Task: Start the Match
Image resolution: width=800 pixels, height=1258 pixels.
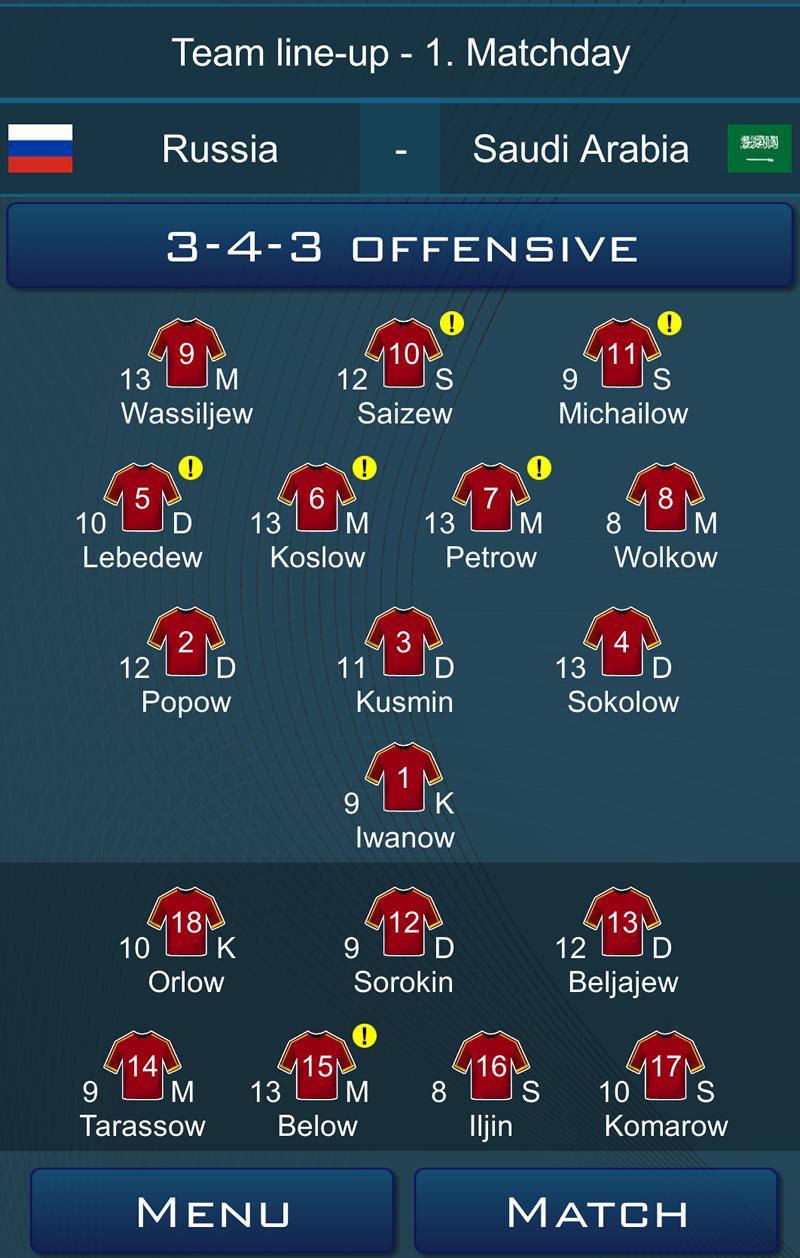Action: (x=596, y=1212)
